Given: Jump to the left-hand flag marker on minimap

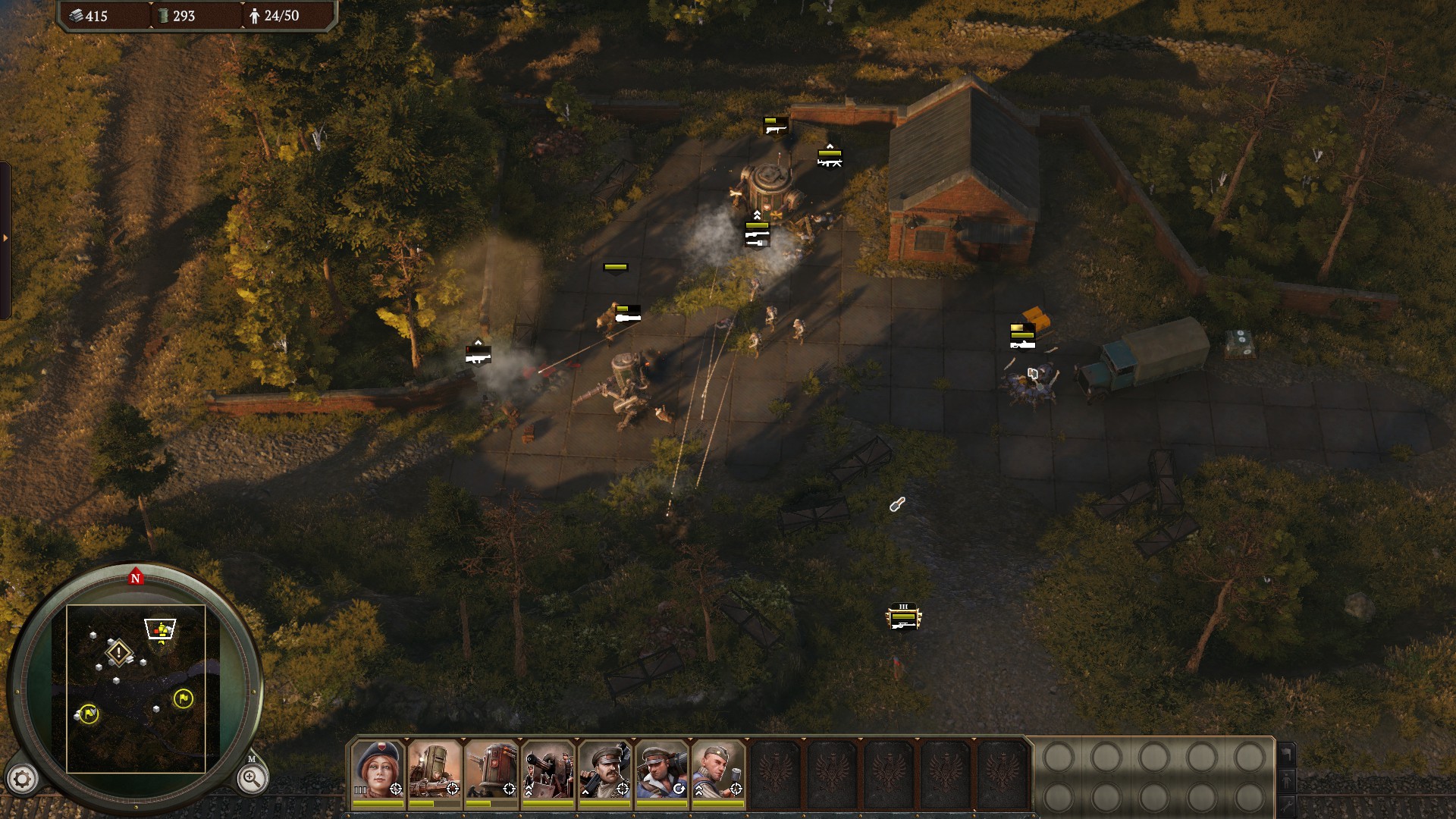Looking at the screenshot, I should 89,714.
